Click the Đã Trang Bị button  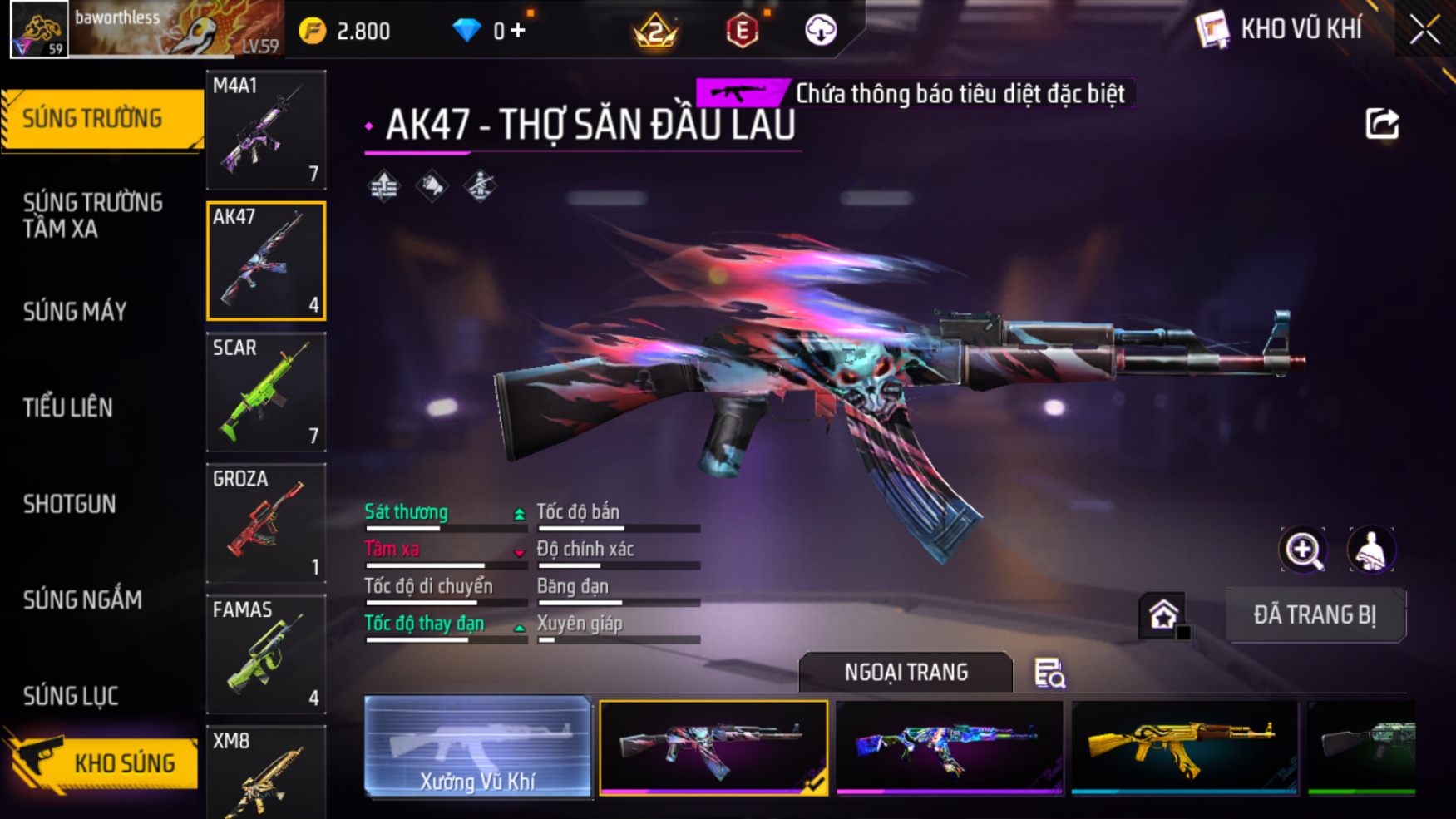1315,615
